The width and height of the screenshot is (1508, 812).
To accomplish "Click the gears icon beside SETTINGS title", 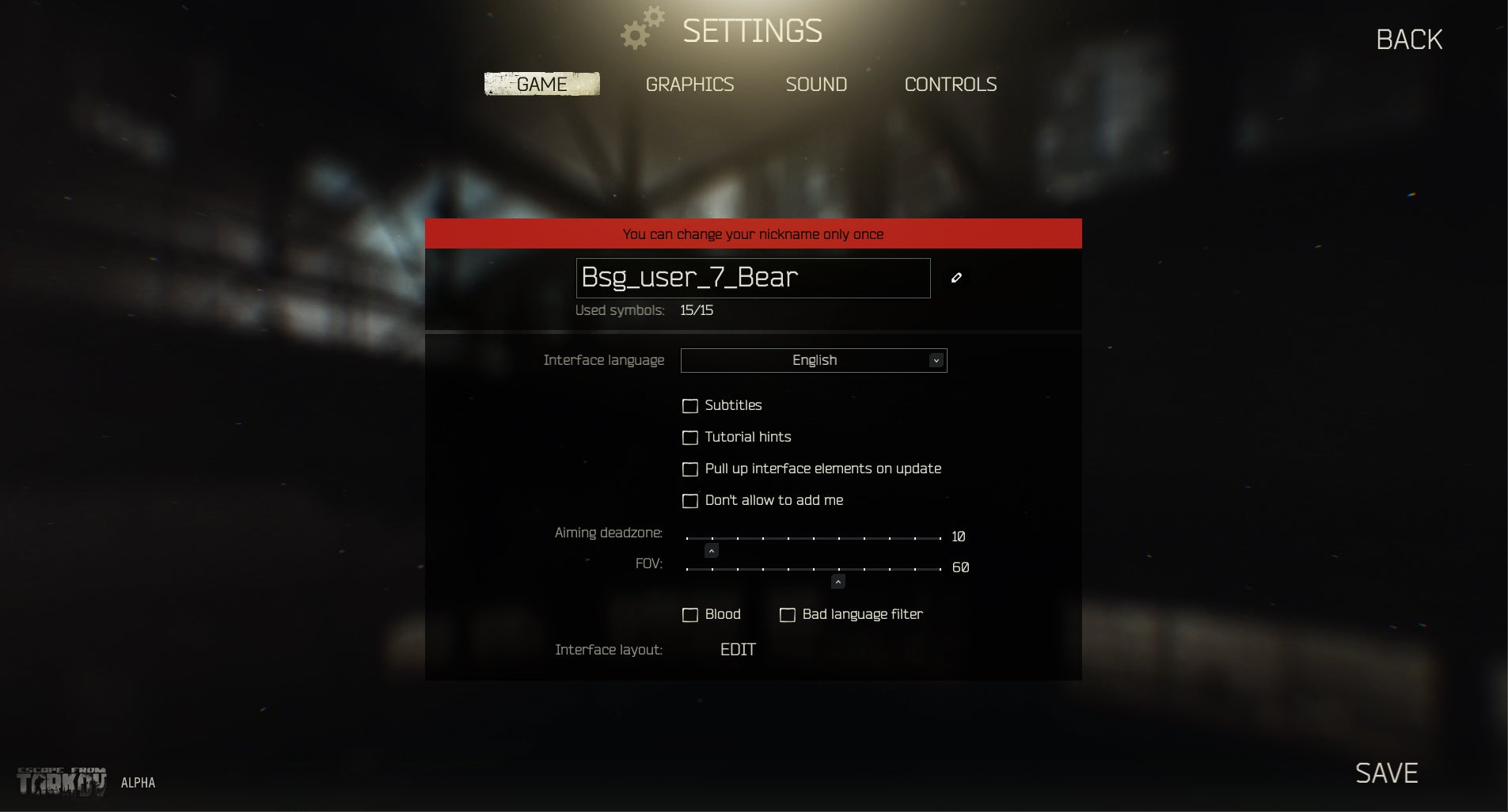I will tap(643, 27).
